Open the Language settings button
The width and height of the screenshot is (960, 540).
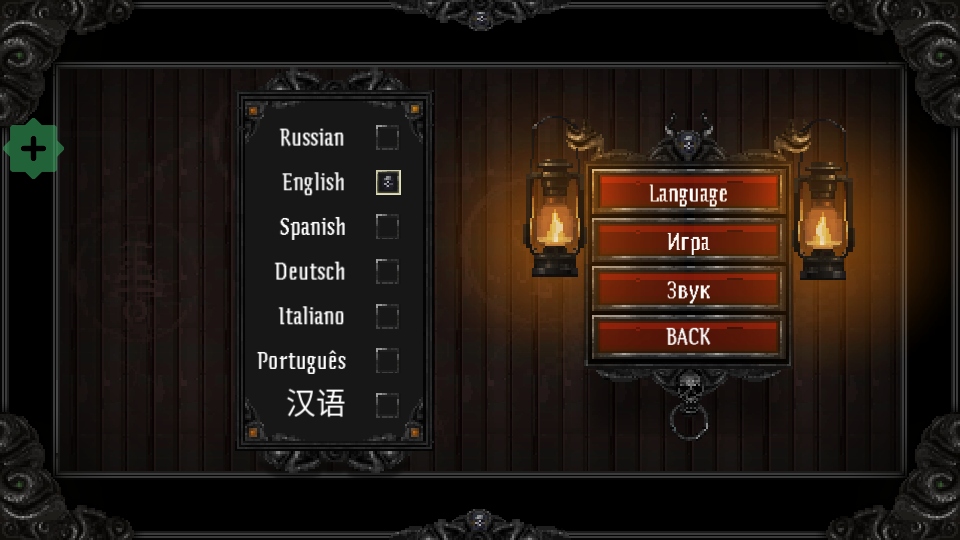687,193
